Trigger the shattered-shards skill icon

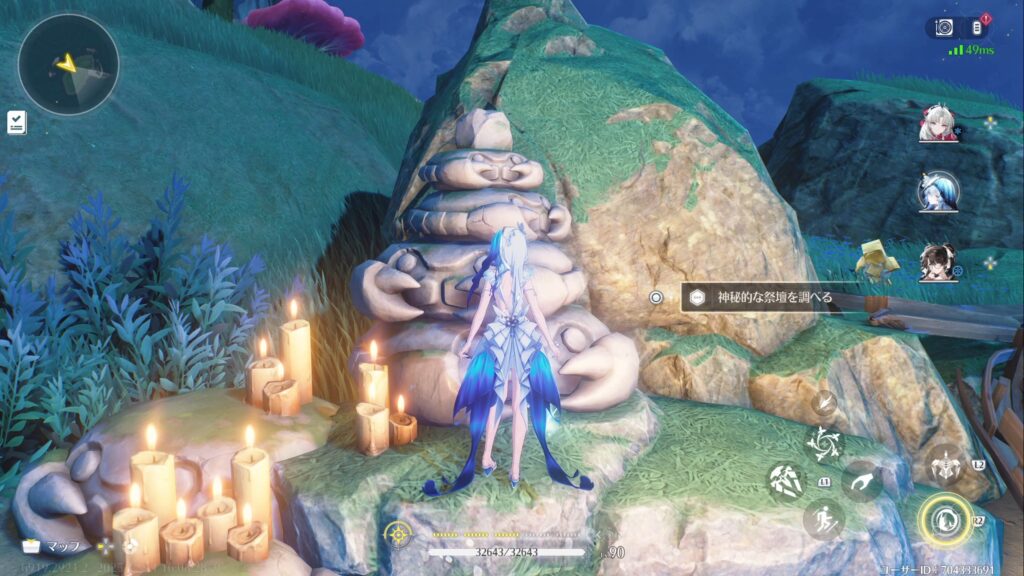click(786, 481)
